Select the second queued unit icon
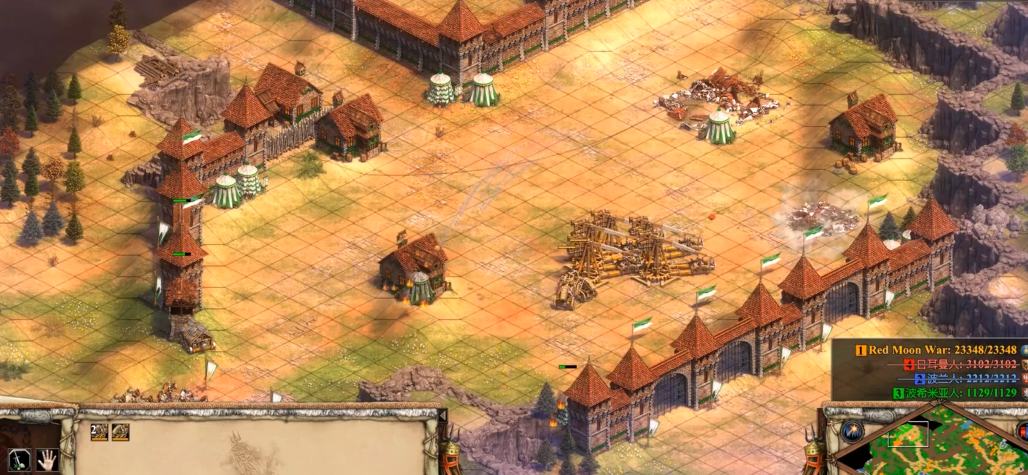 tap(120, 432)
